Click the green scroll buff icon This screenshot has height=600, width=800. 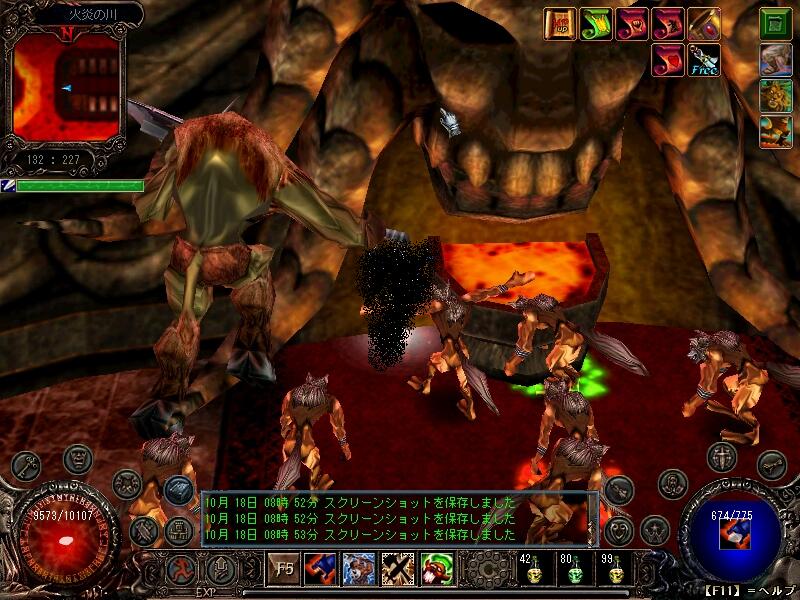(x=597, y=24)
